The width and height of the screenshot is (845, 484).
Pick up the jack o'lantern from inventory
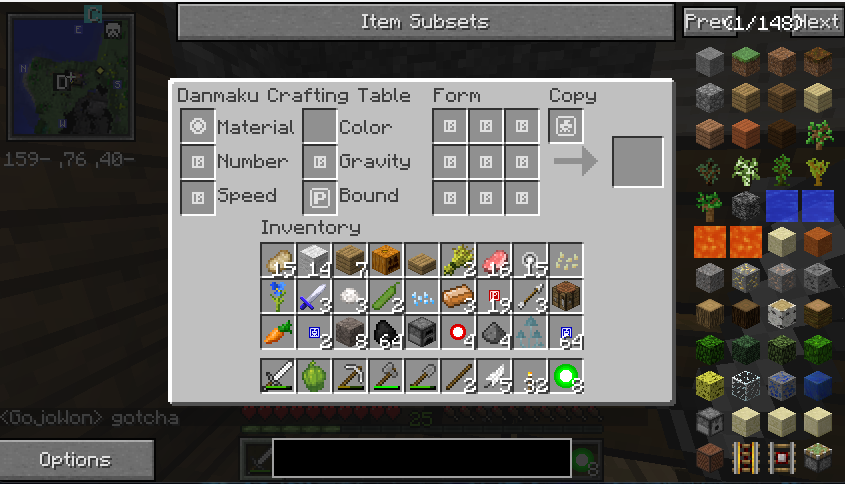[386, 261]
